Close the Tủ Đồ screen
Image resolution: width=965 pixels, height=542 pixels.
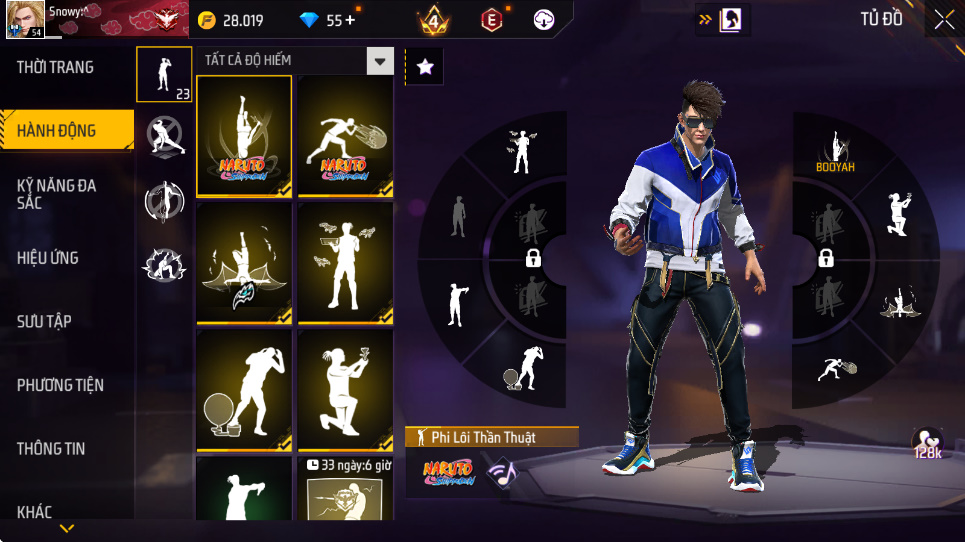pyautogui.click(x=944, y=19)
